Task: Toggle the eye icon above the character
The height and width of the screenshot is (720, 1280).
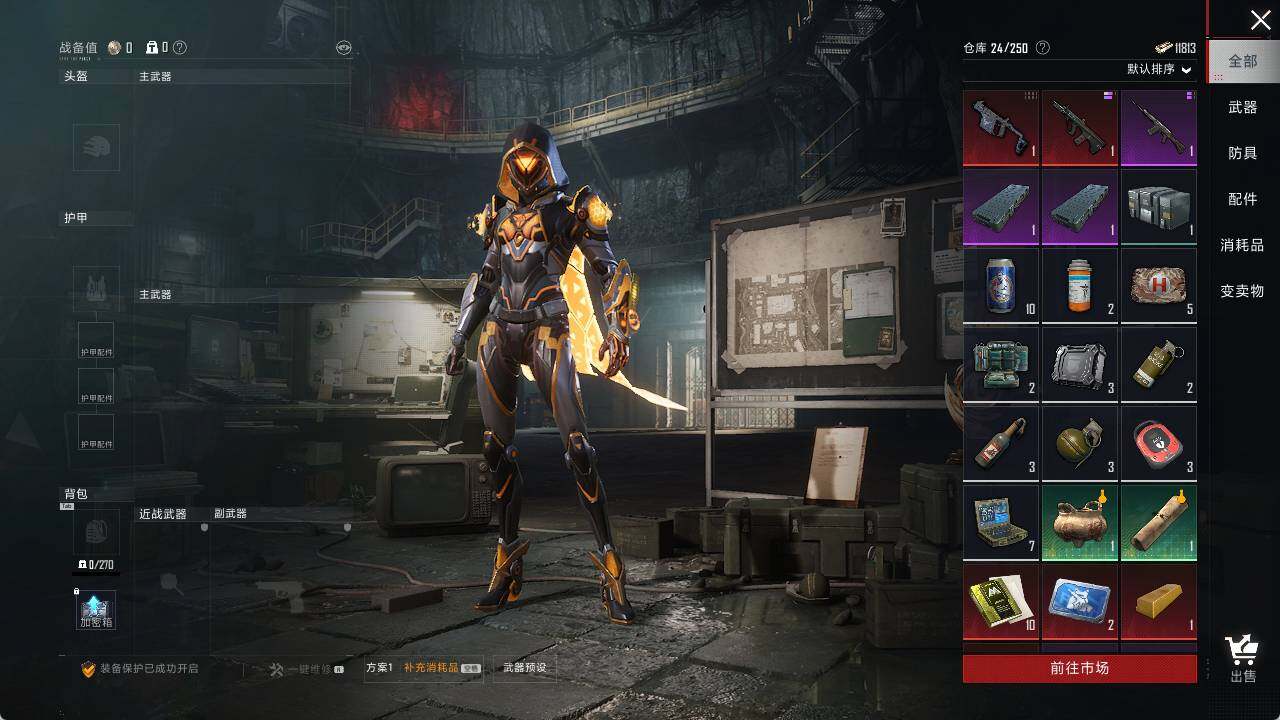Action: tap(343, 47)
